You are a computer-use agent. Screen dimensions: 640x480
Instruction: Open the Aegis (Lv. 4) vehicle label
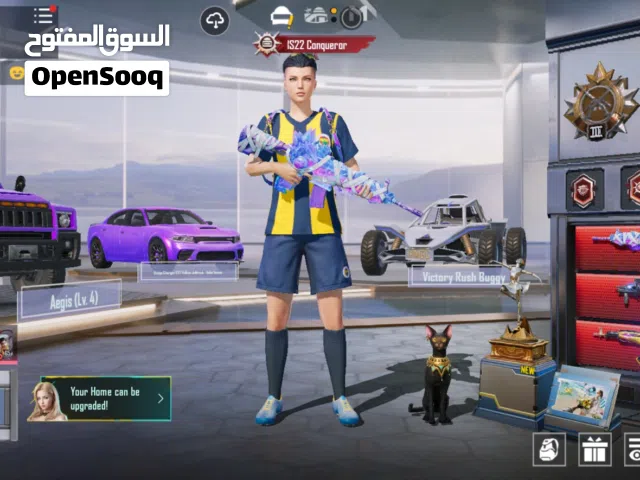coord(70,299)
